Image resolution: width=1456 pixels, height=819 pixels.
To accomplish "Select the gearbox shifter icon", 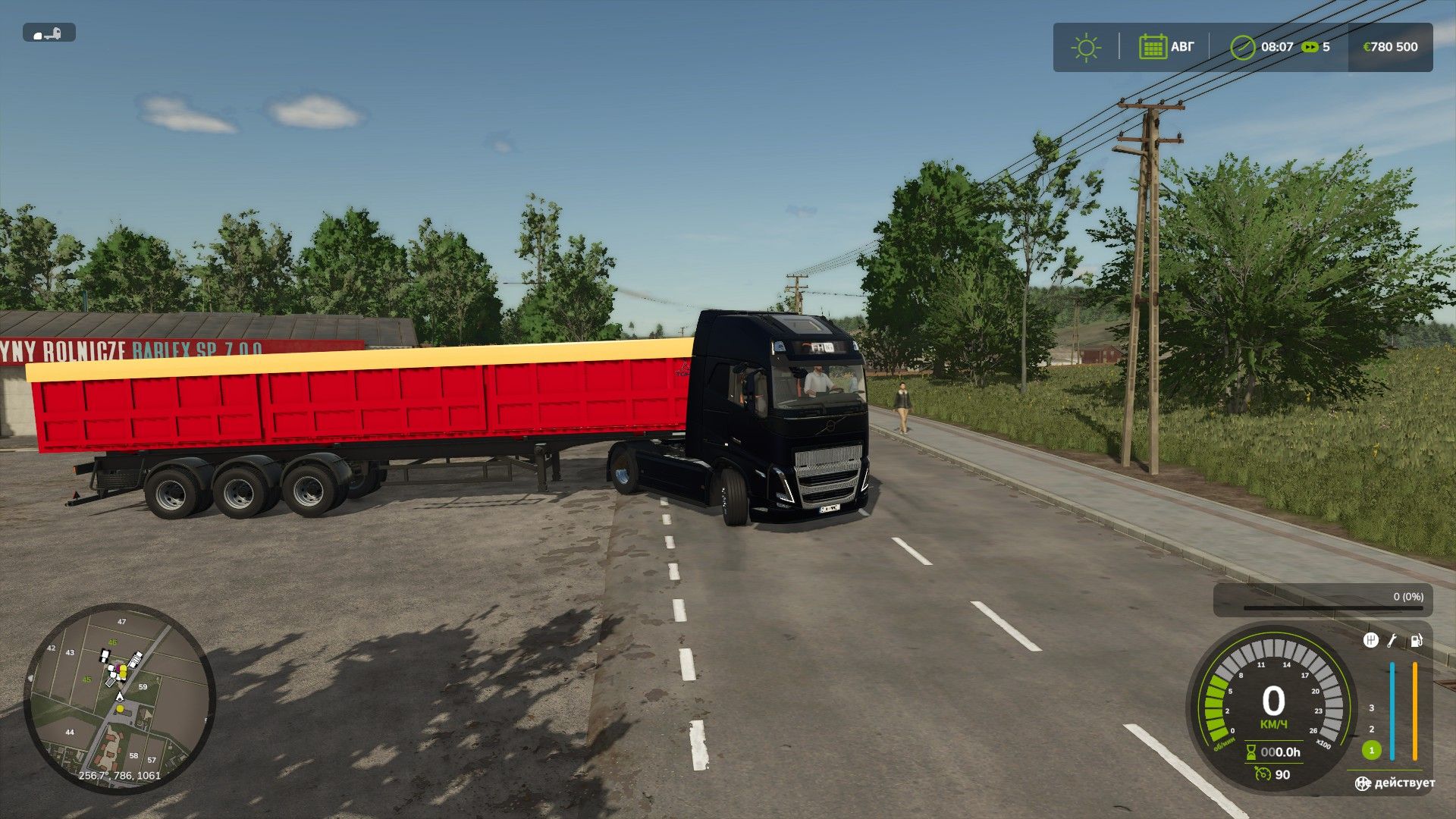I will coord(1370,641).
